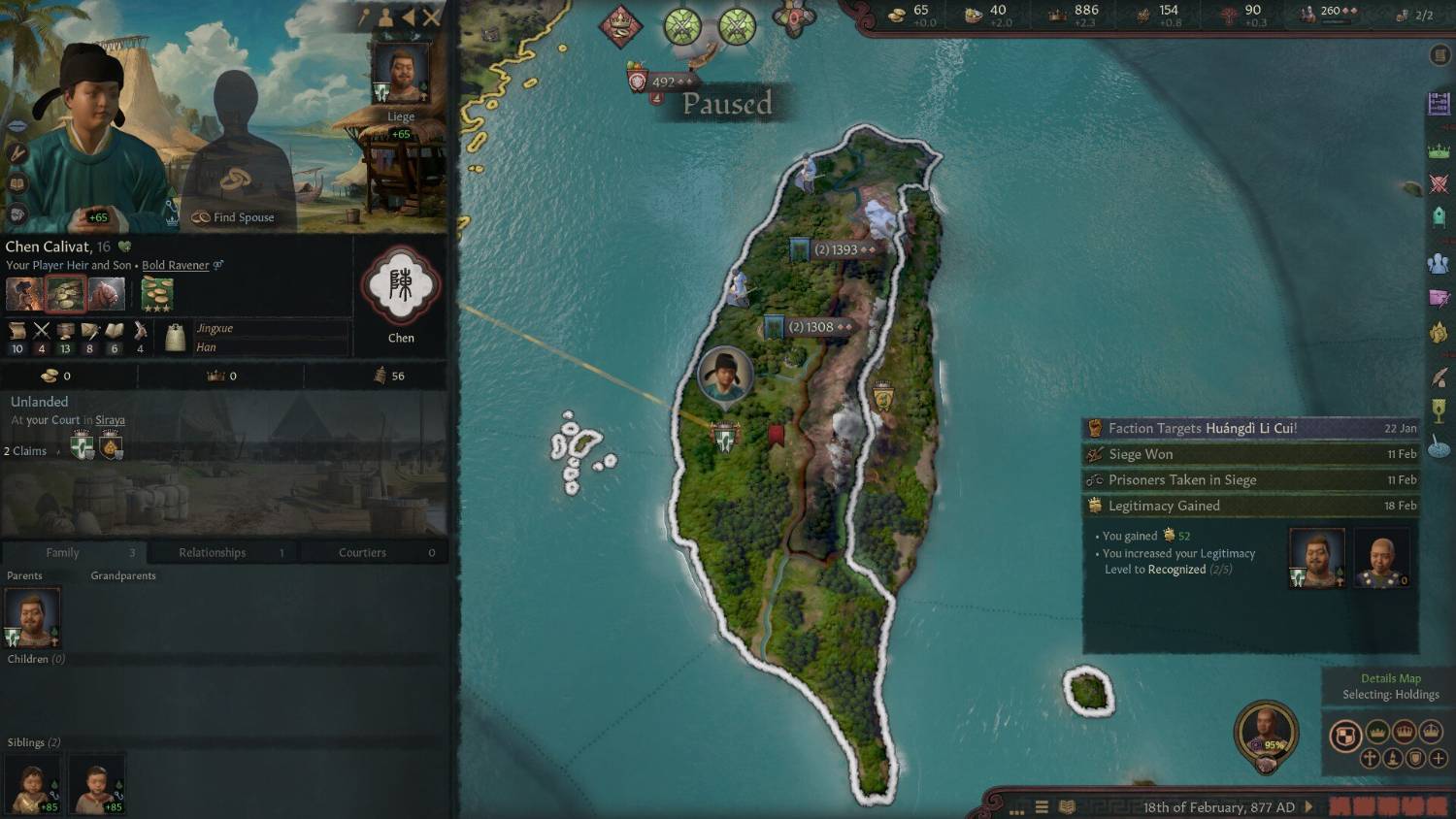This screenshot has height=819, width=1456.
Task: Toggle game pause via the date display
Action: 1218,807
